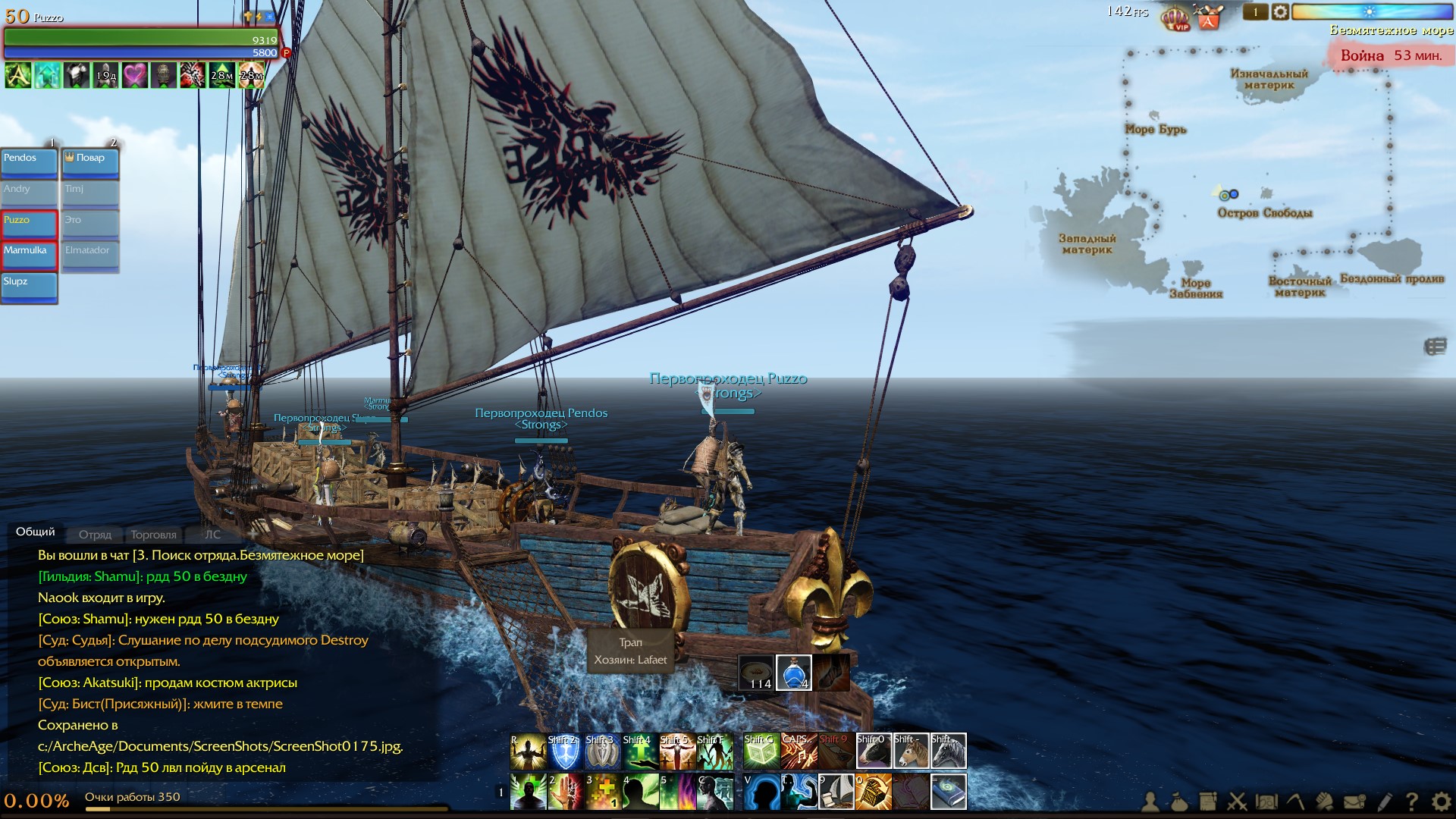Open the mail envelope icon
Screen dimensions: 1456x819
pyautogui.click(x=1354, y=801)
